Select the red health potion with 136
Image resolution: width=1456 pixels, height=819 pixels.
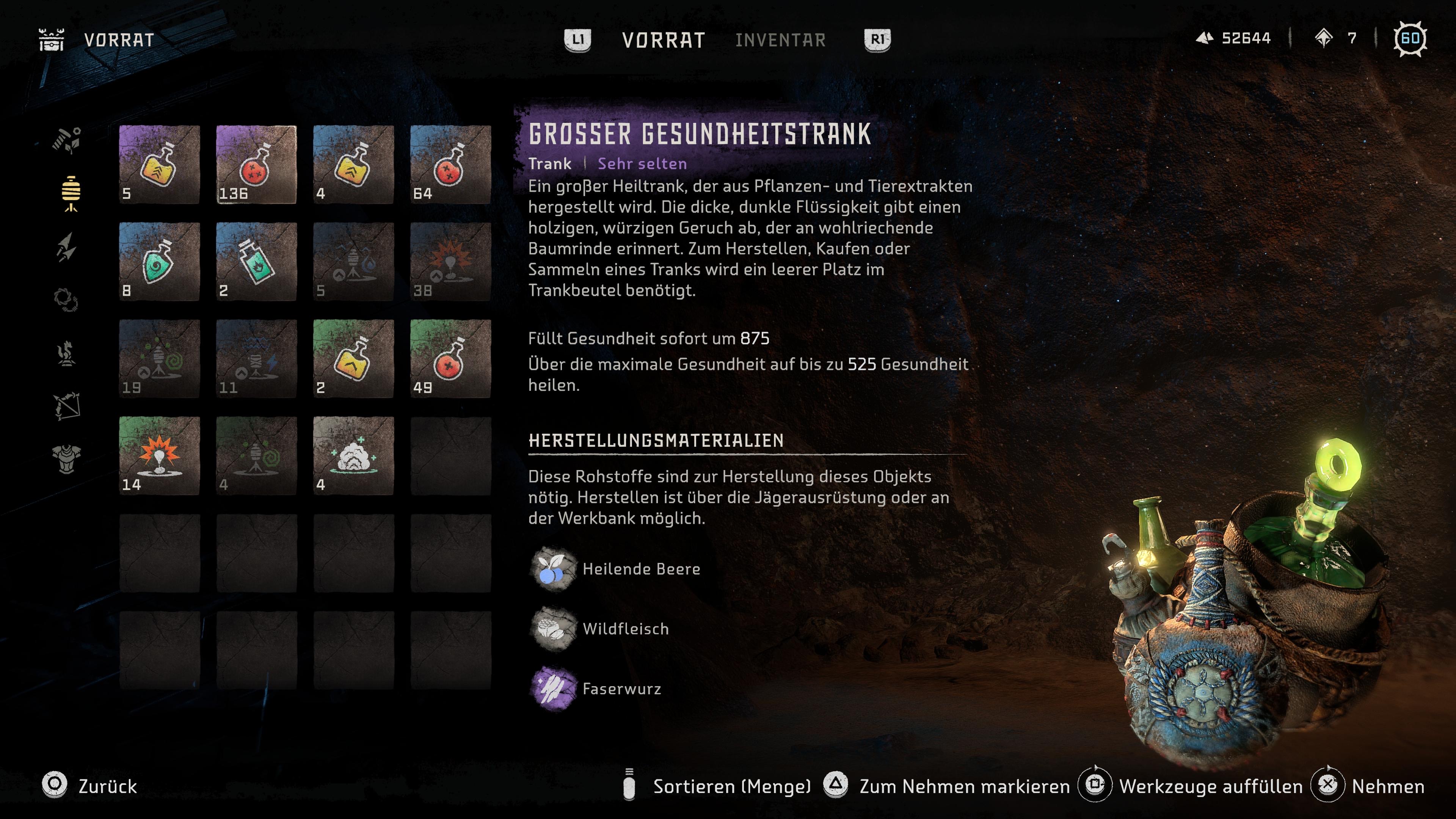(257, 165)
